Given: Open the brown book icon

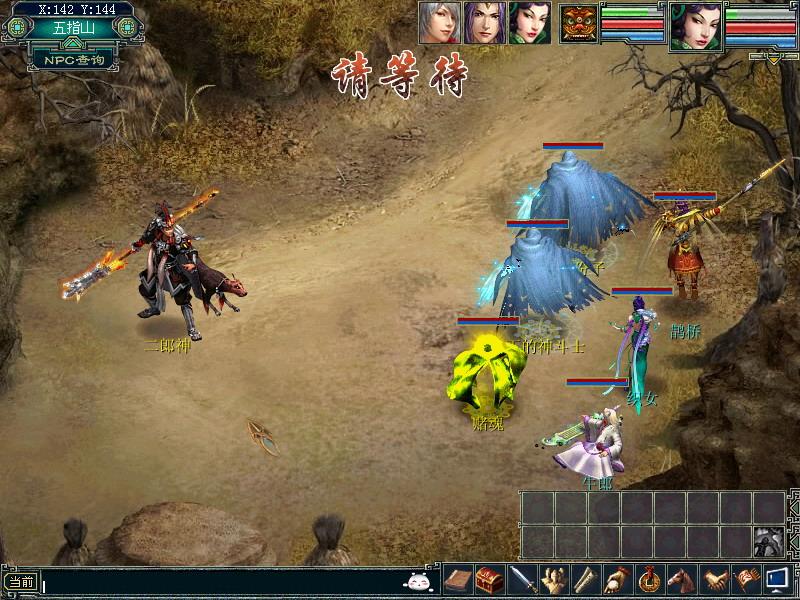Looking at the screenshot, I should pyautogui.click(x=457, y=580).
